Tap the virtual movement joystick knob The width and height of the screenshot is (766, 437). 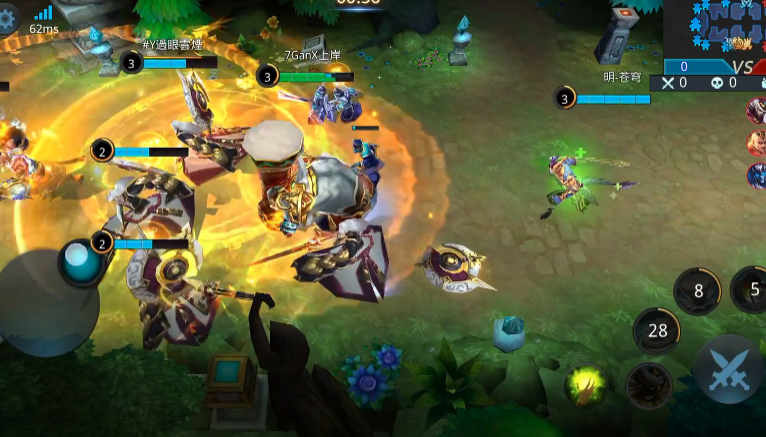click(78, 262)
